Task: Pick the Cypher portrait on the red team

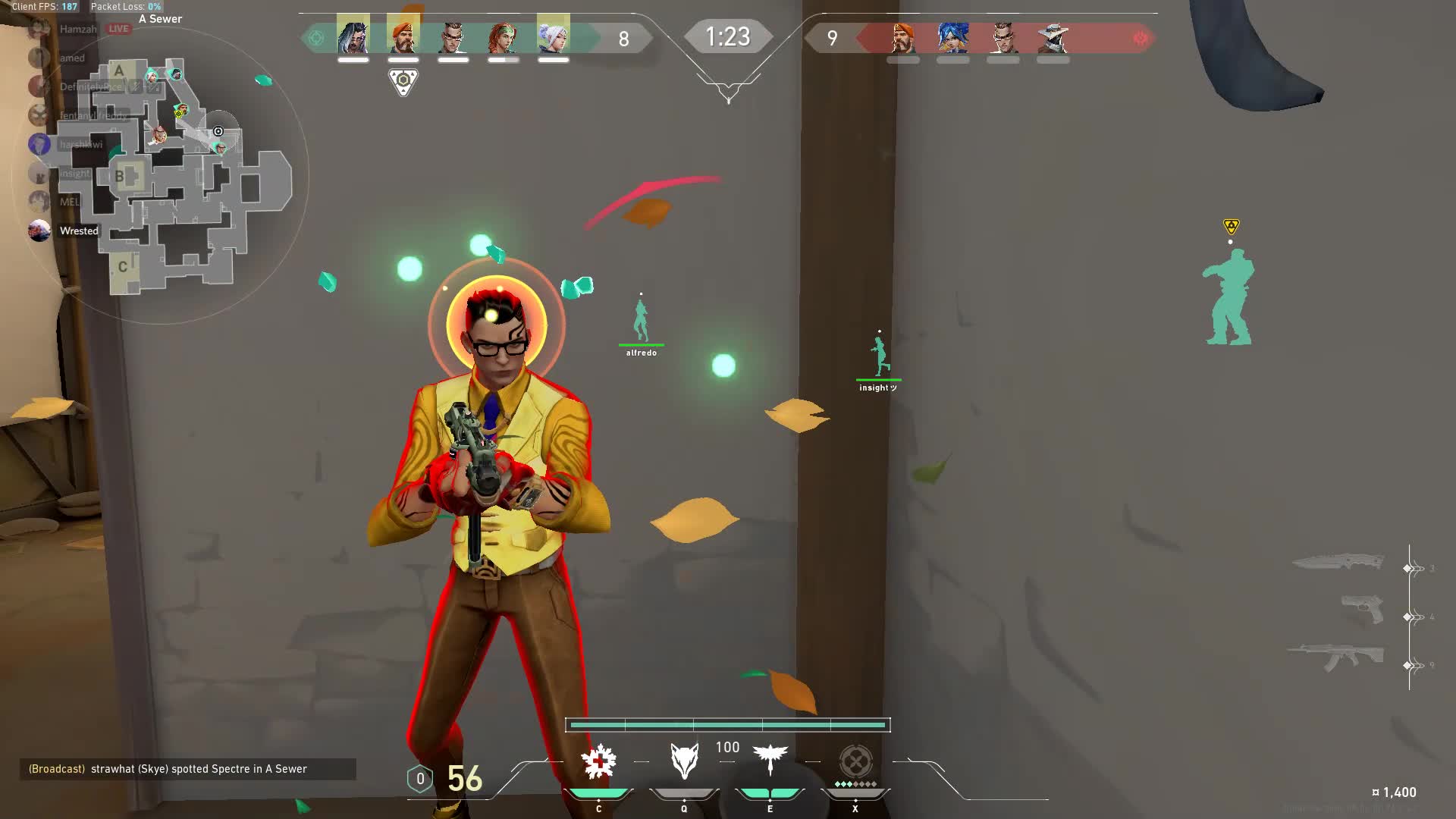Action: point(1053,36)
